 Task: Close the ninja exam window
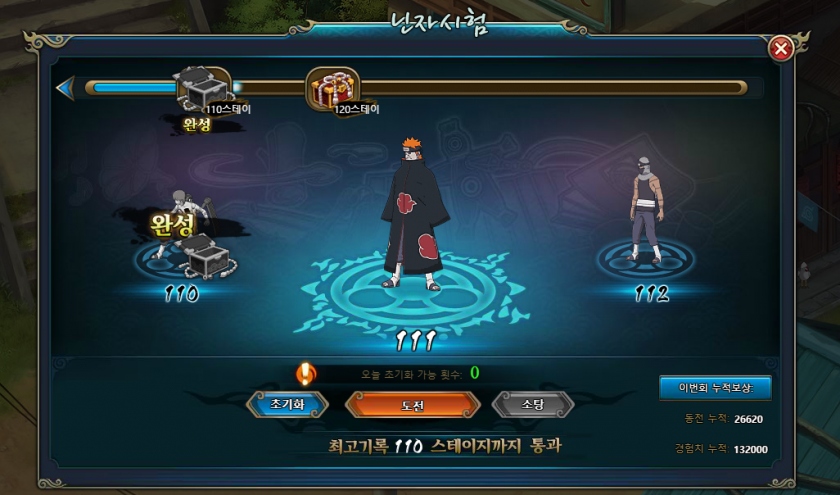pos(782,48)
